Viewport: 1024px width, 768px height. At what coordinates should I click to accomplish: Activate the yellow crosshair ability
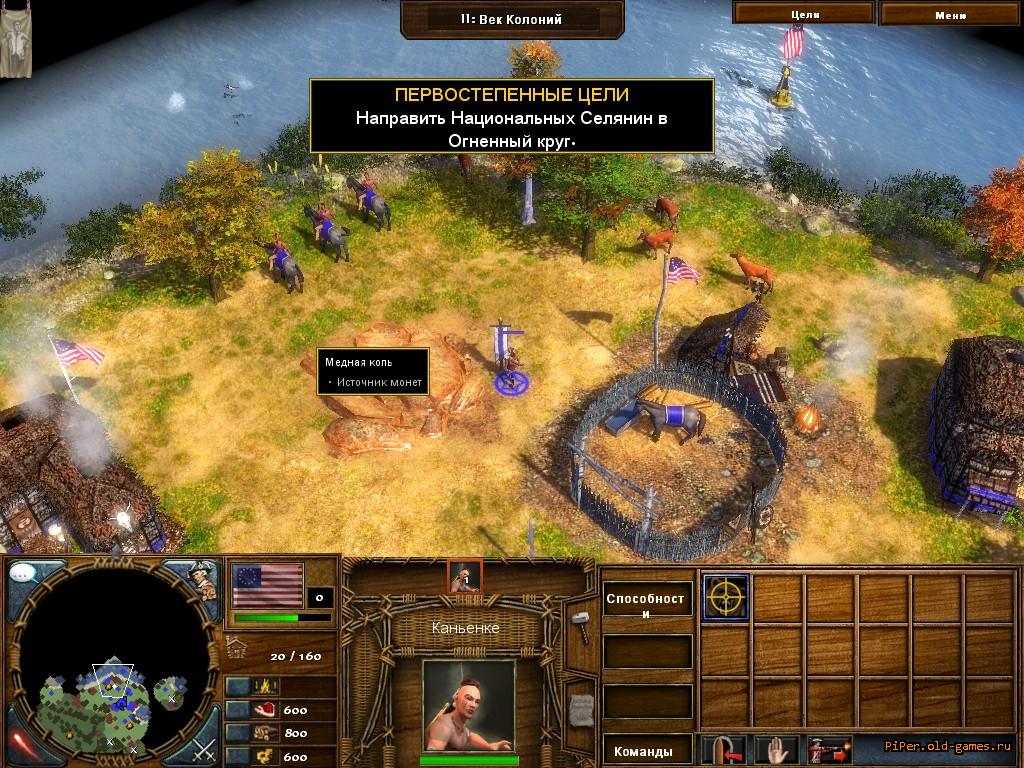click(724, 598)
